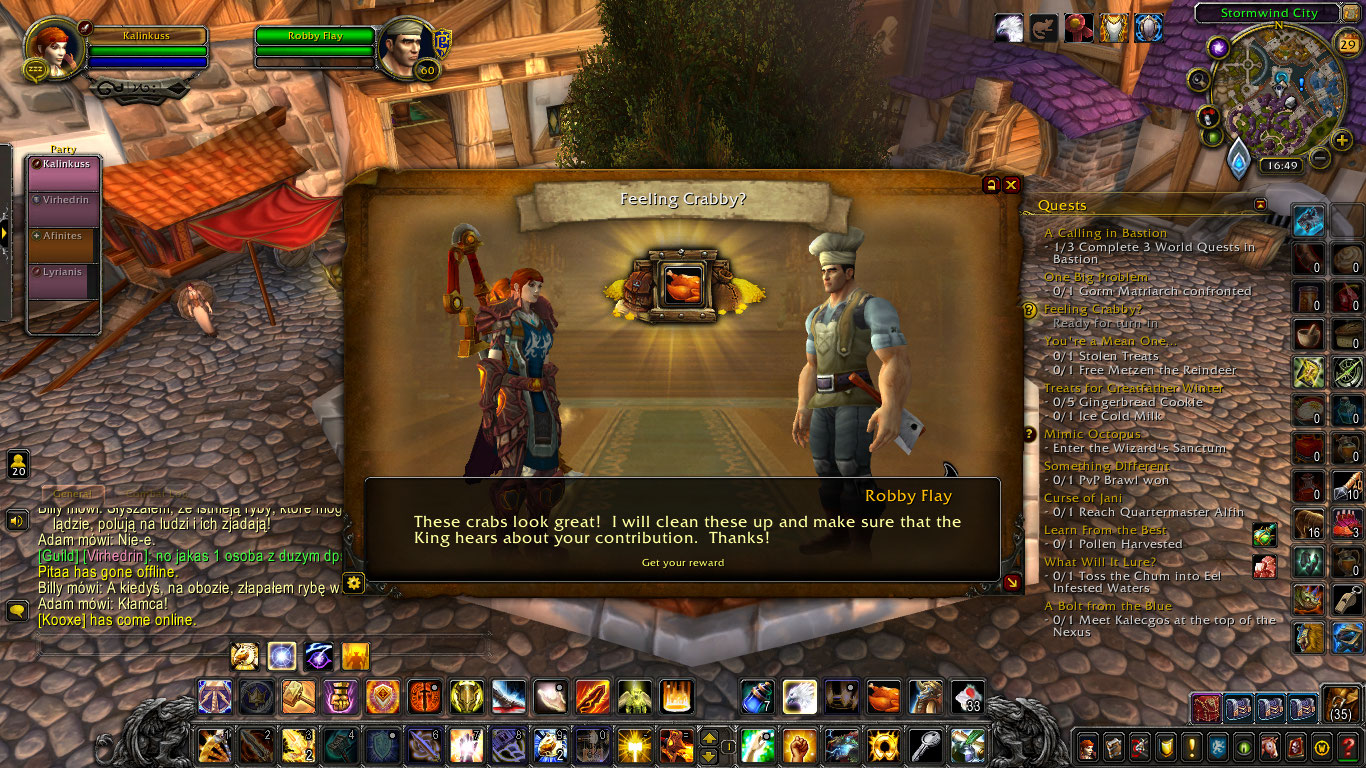Click the padlock icon on the dialog frame
Viewport: 1366px width, 768px height.
pyautogui.click(x=990, y=185)
